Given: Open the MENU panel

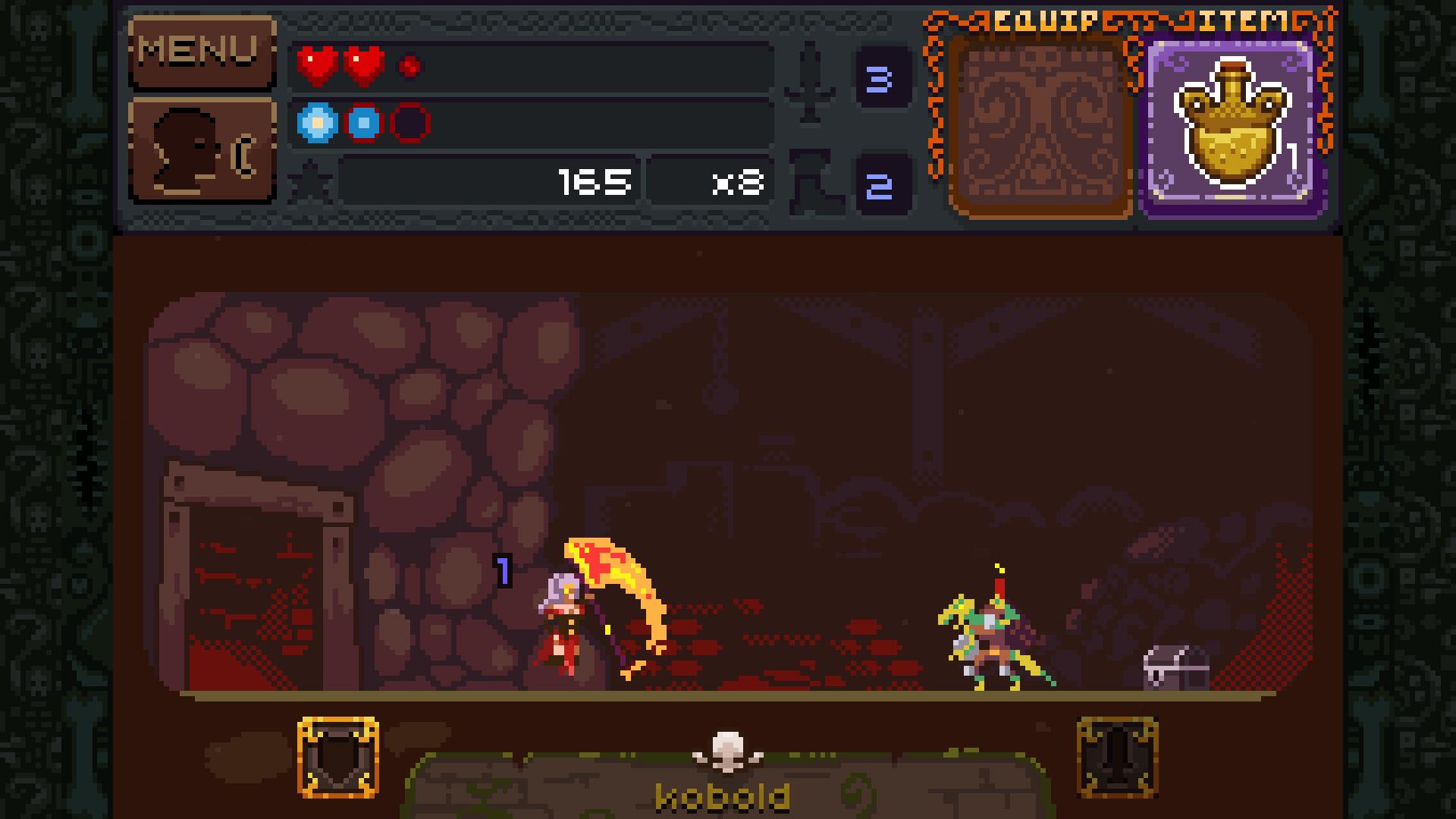Looking at the screenshot, I should click(201, 52).
